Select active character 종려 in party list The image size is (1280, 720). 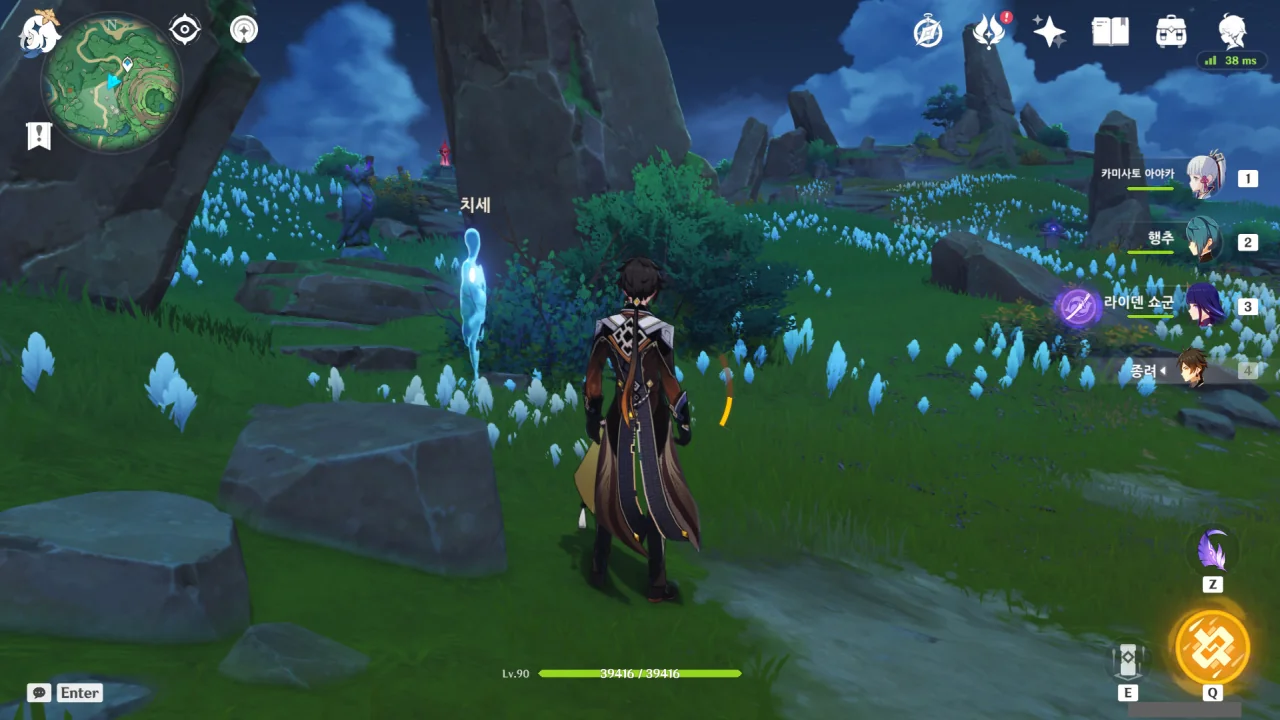pos(1192,369)
